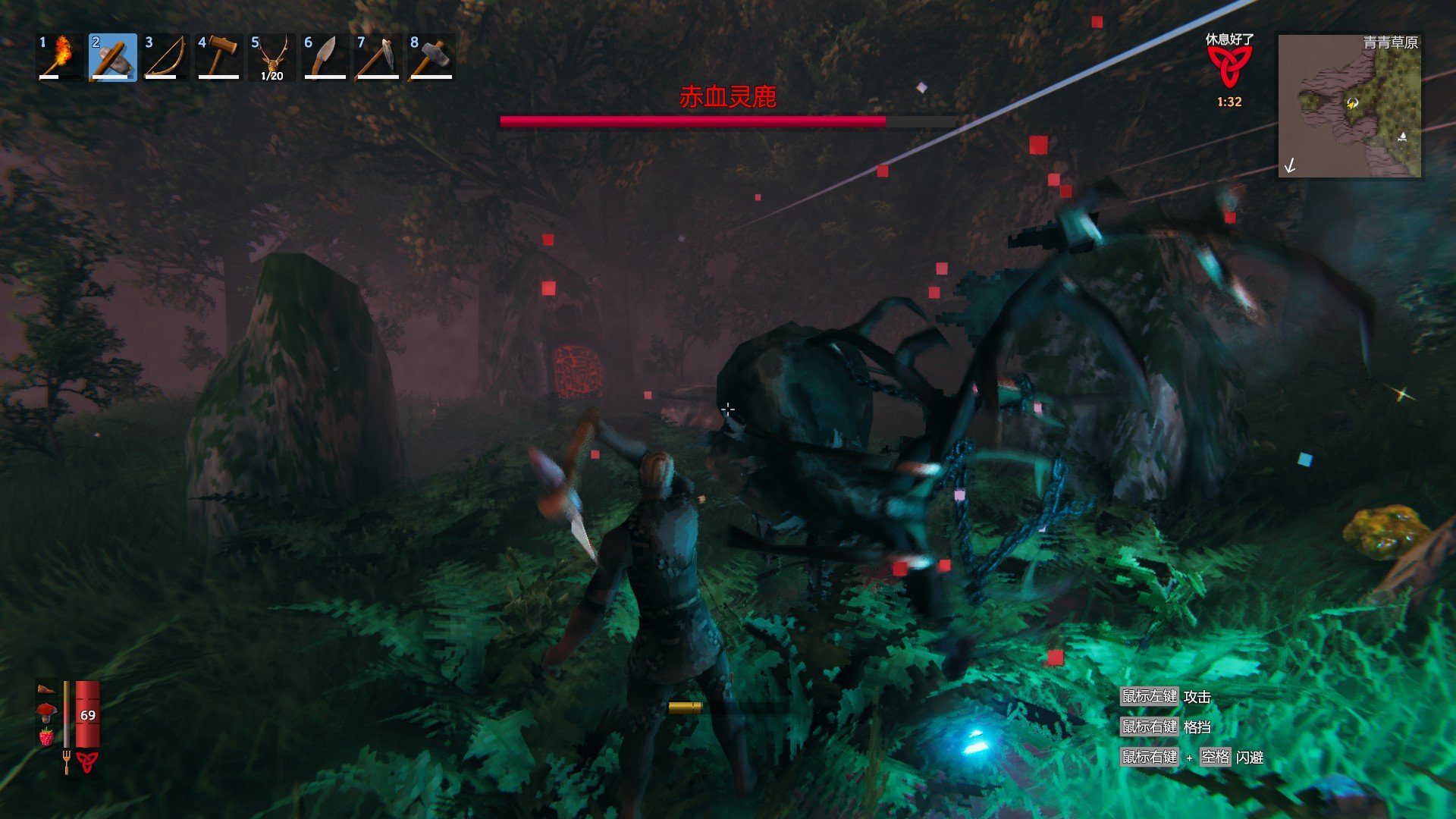Equip the flint knife from the hotbar
This screenshot has height=819, width=1456.
click(325, 57)
